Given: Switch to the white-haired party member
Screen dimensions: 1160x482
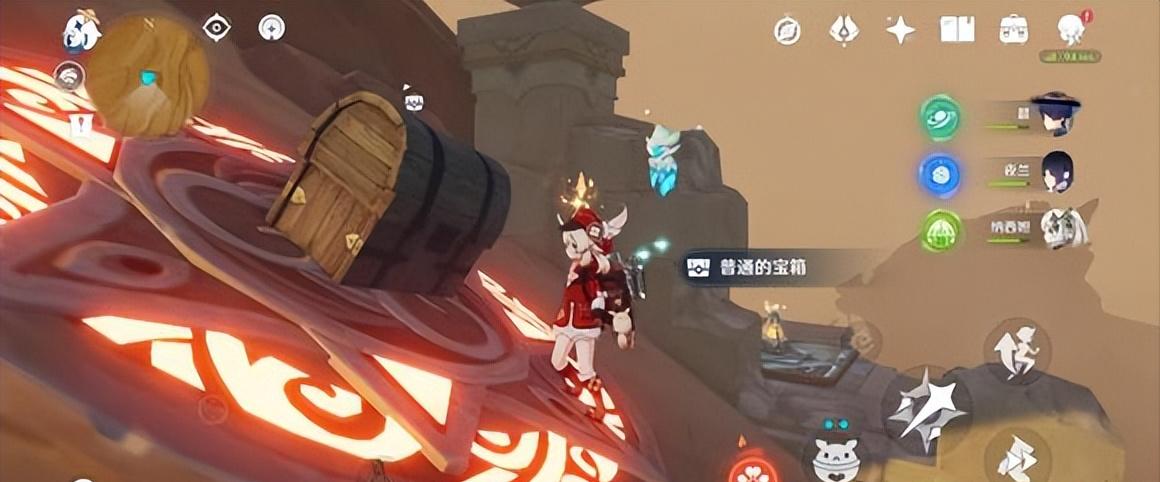Looking at the screenshot, I should click(x=1056, y=229).
